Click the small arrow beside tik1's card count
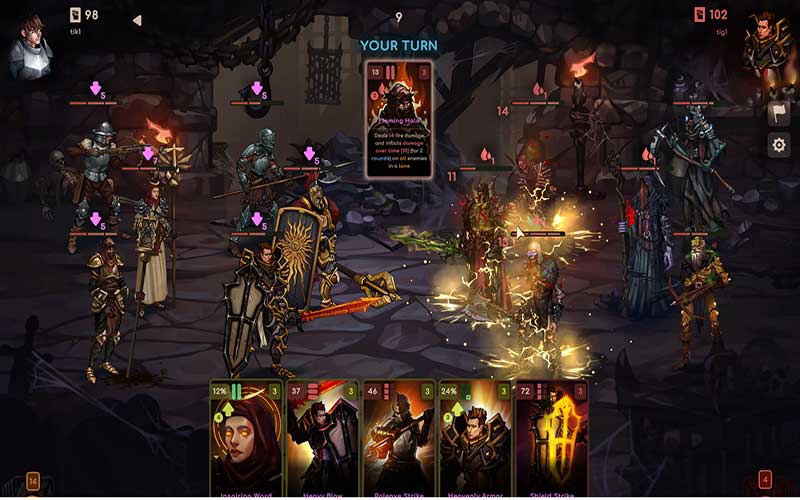This screenshot has height=500, width=800. pos(137,19)
